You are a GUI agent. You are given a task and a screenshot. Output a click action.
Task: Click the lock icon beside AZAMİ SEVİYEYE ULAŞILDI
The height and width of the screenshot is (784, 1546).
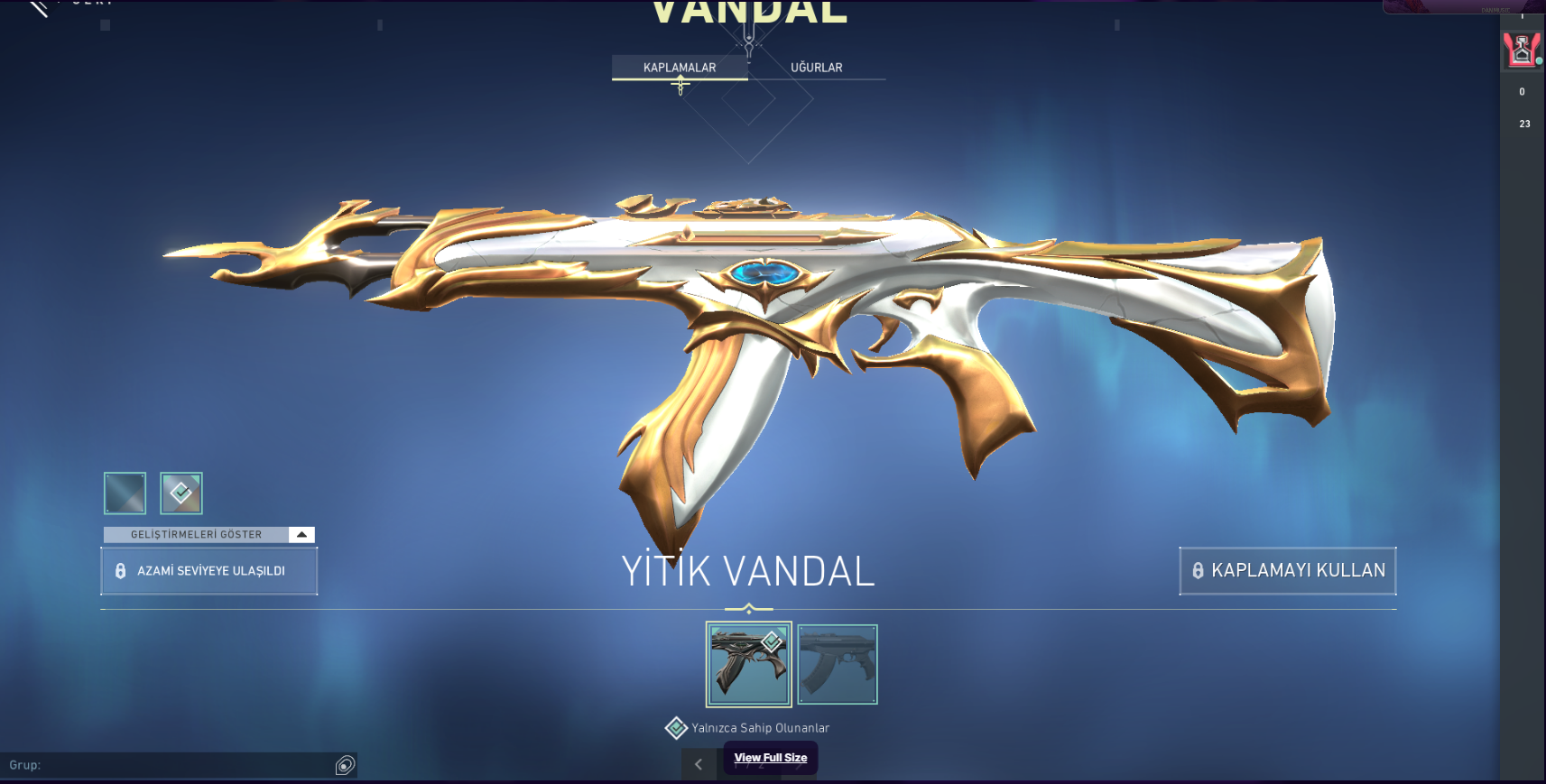coord(121,570)
